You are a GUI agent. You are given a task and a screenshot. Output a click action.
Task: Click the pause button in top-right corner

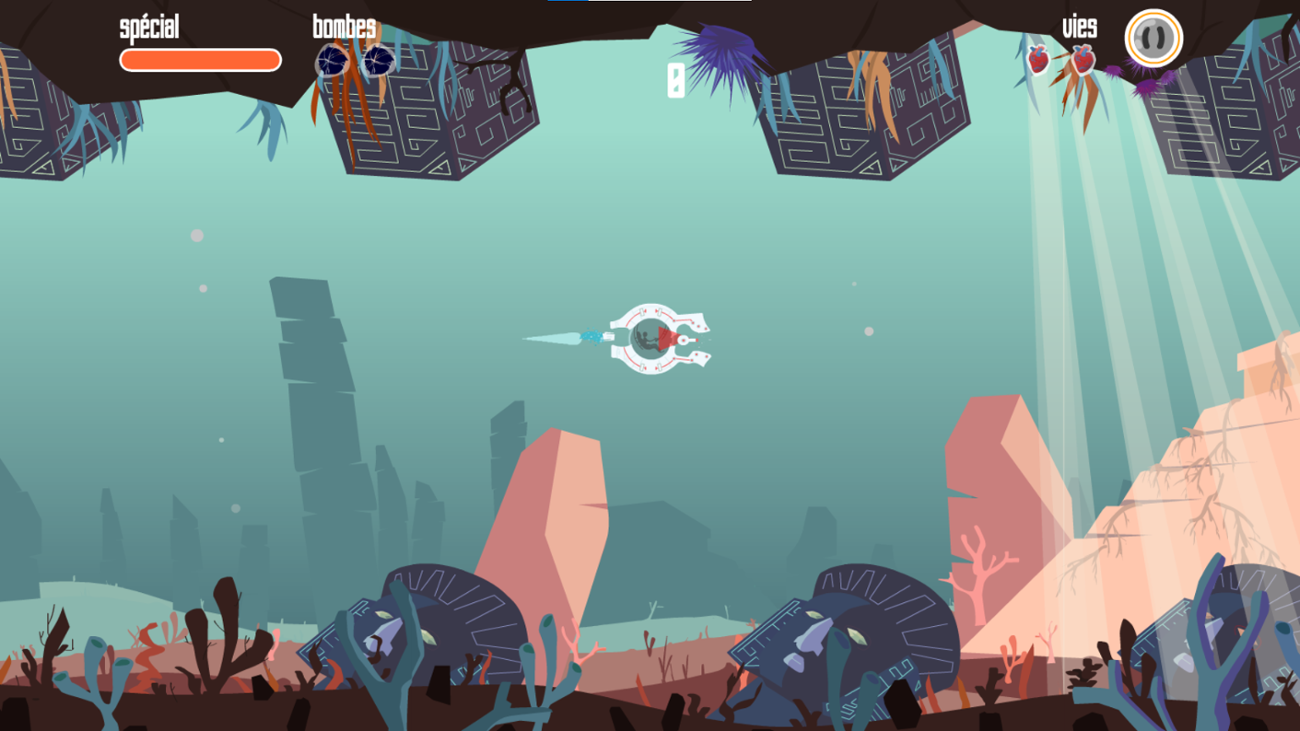(x=1155, y=40)
